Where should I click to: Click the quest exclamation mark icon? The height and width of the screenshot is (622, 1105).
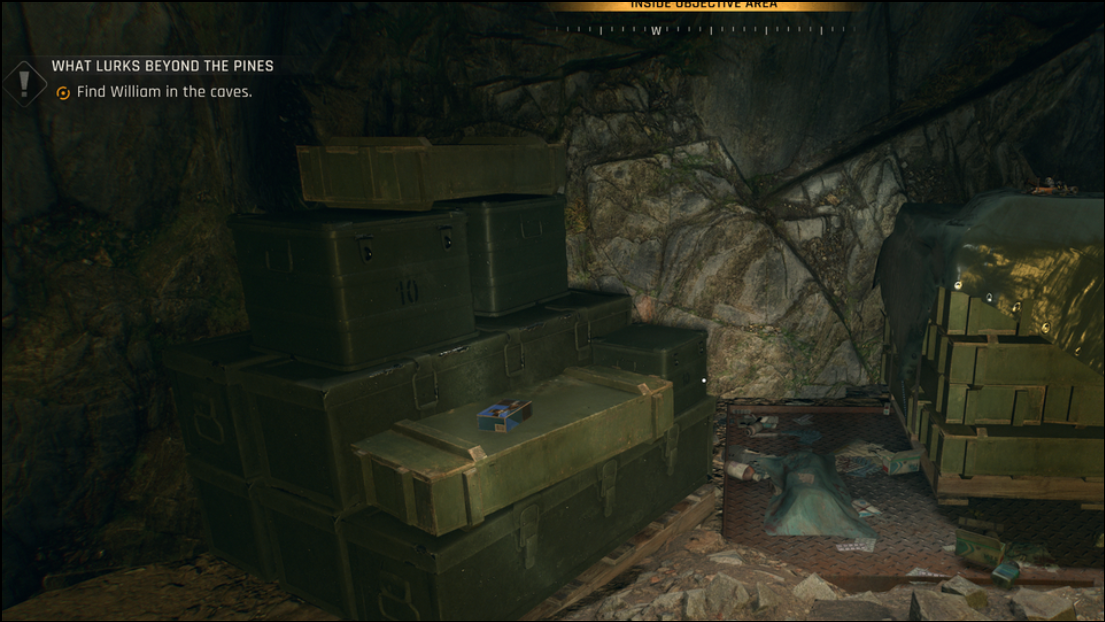(x=24, y=82)
